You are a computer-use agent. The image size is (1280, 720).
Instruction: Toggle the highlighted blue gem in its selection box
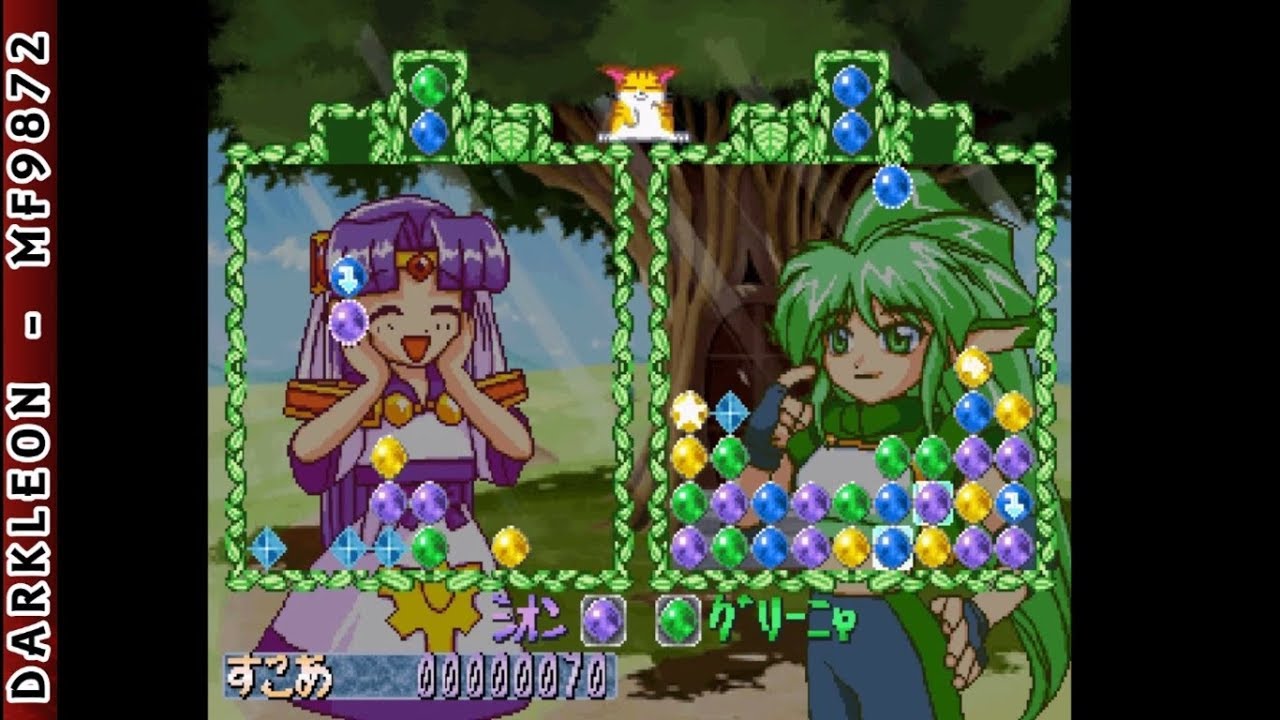click(x=893, y=546)
